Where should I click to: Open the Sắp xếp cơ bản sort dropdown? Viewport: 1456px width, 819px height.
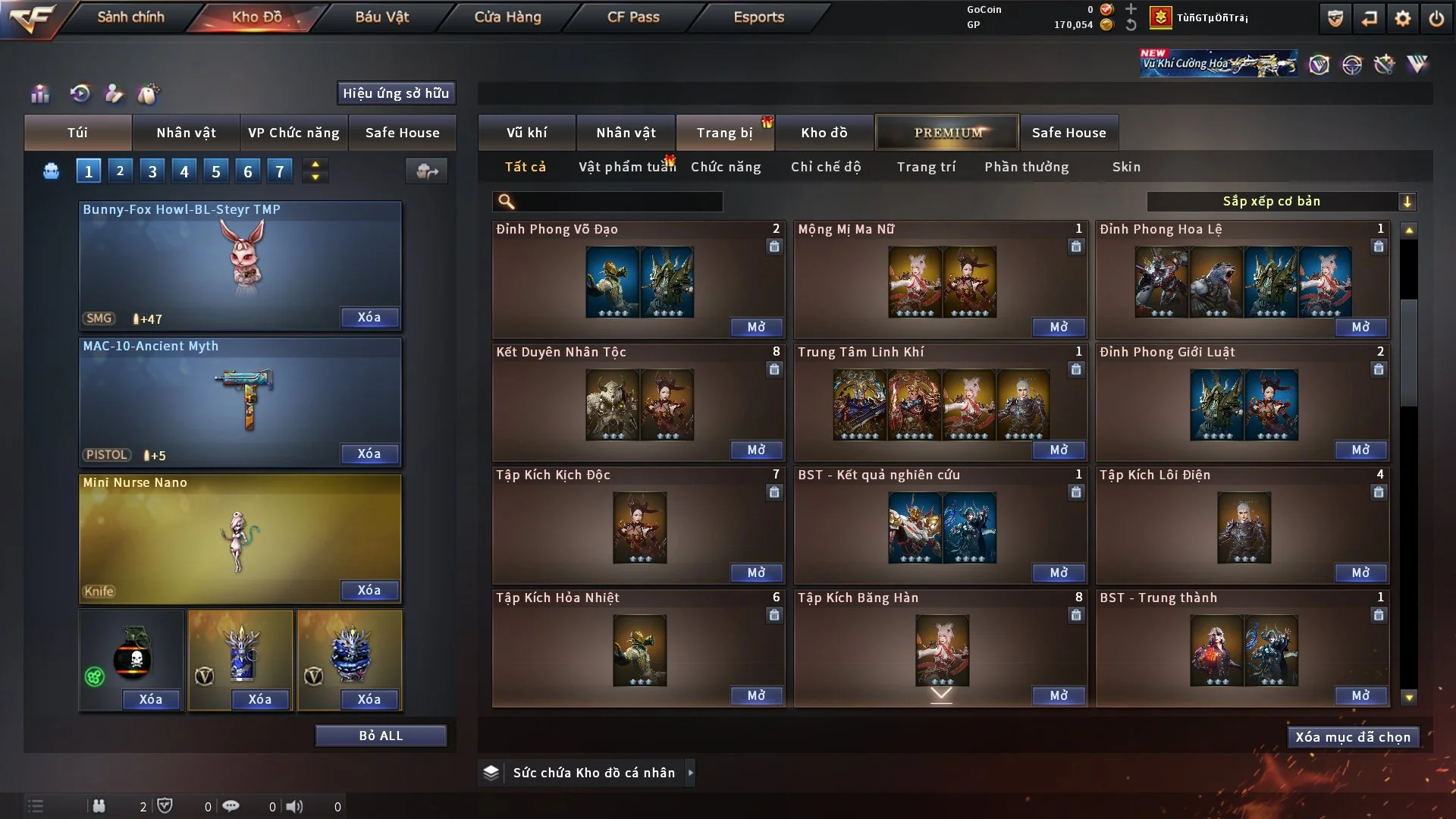tap(1281, 202)
